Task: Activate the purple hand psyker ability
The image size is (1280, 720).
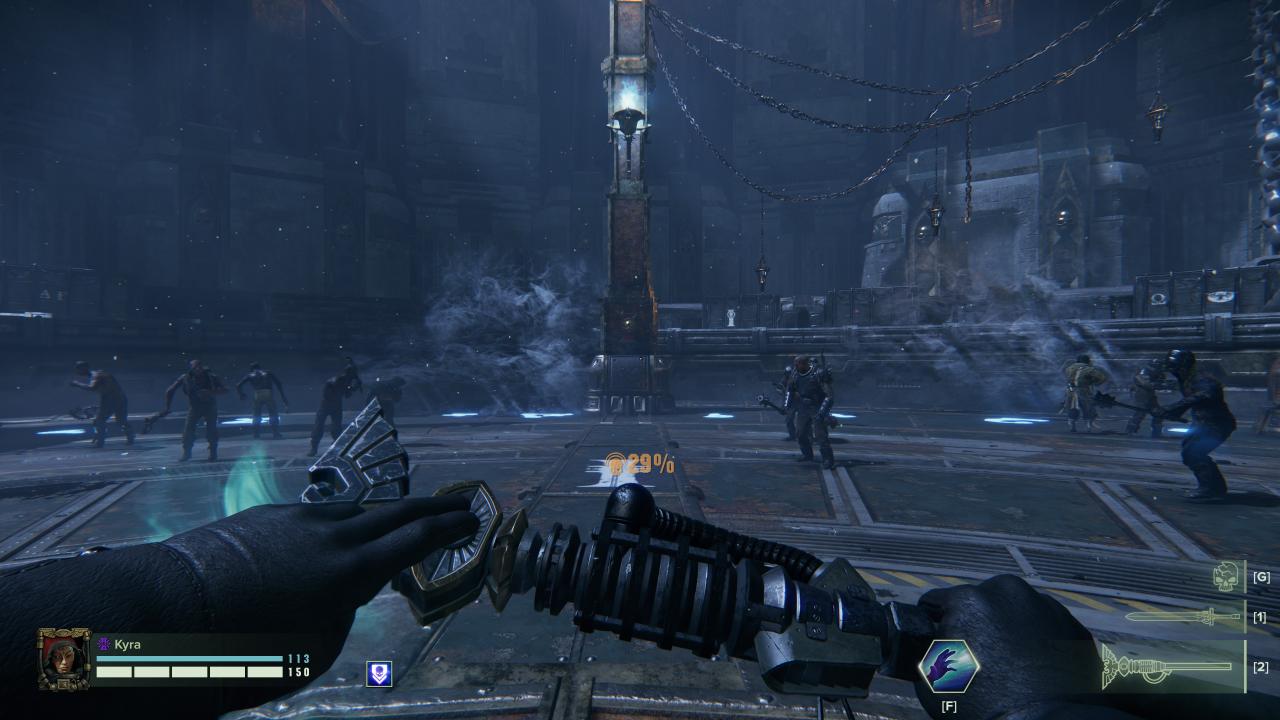Action: [947, 667]
